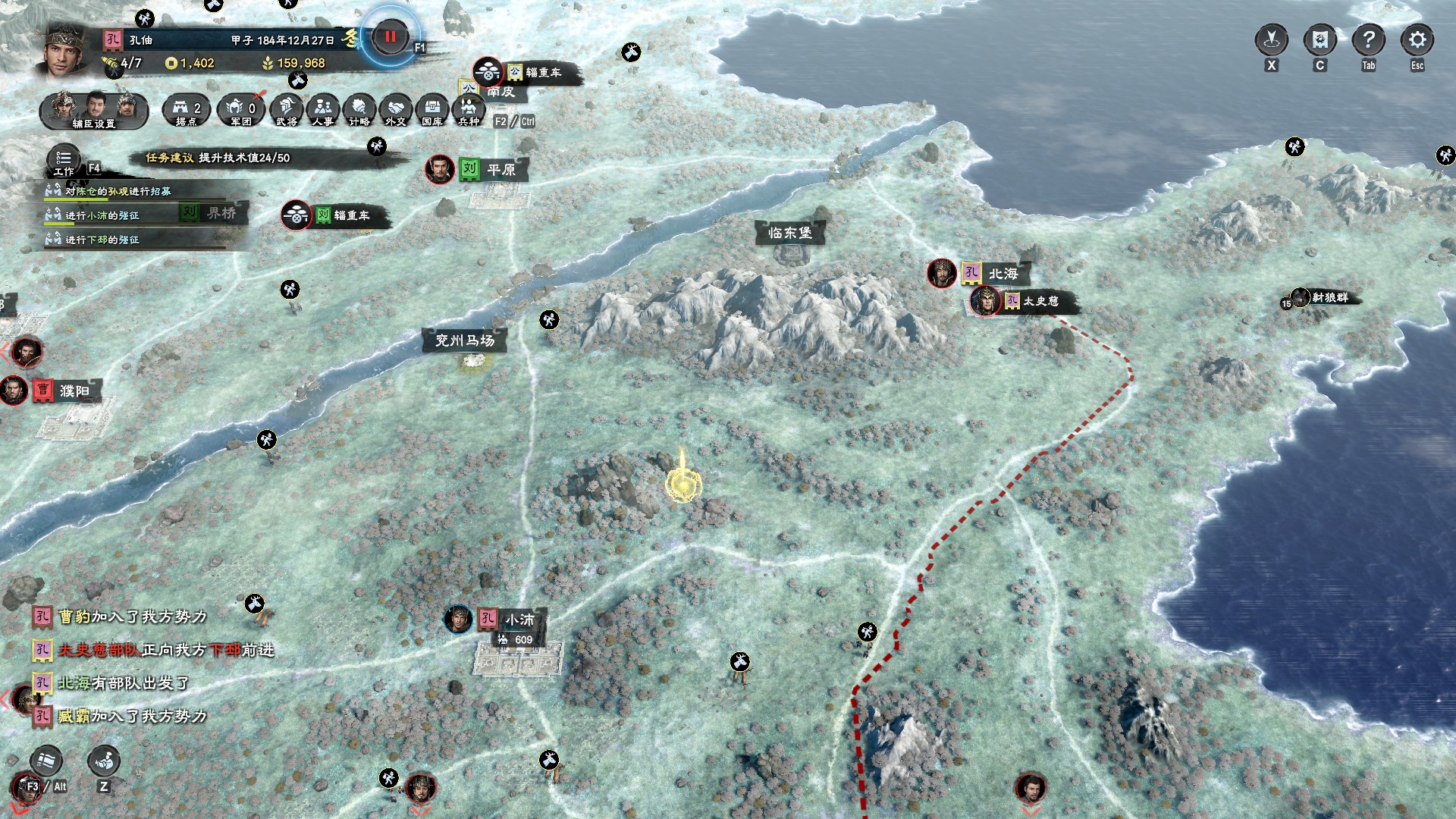Open the 兵种 troop types menu
The width and height of the screenshot is (1456, 819).
[469, 110]
